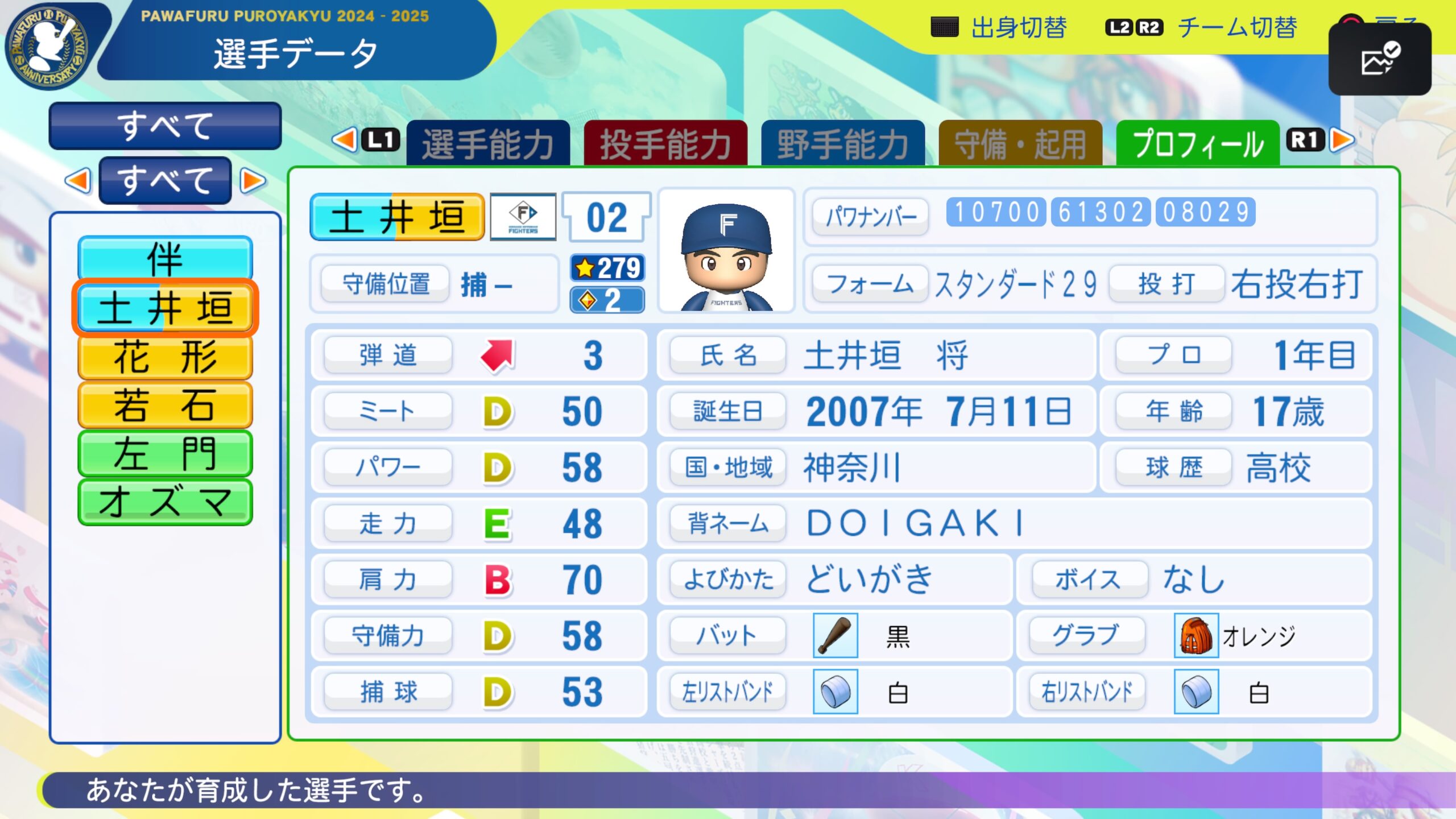Click the Fighters team logo

[x=523, y=217]
